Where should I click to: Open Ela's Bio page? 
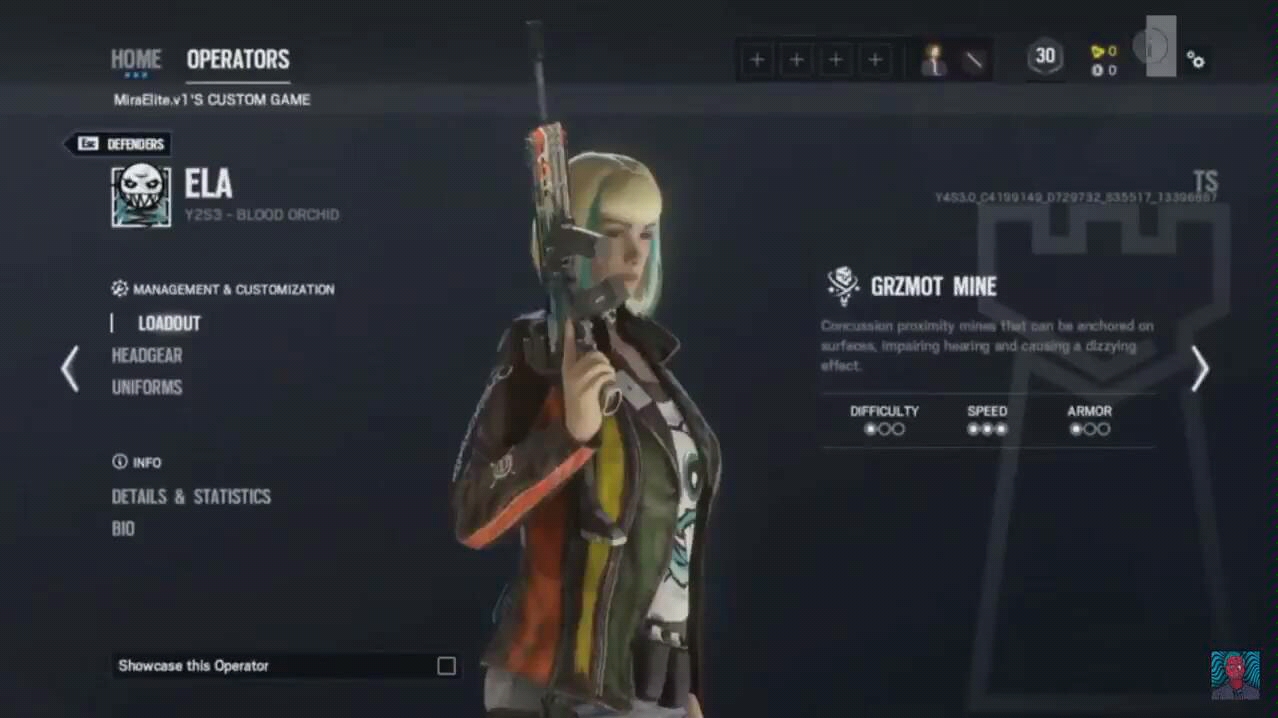click(x=123, y=528)
